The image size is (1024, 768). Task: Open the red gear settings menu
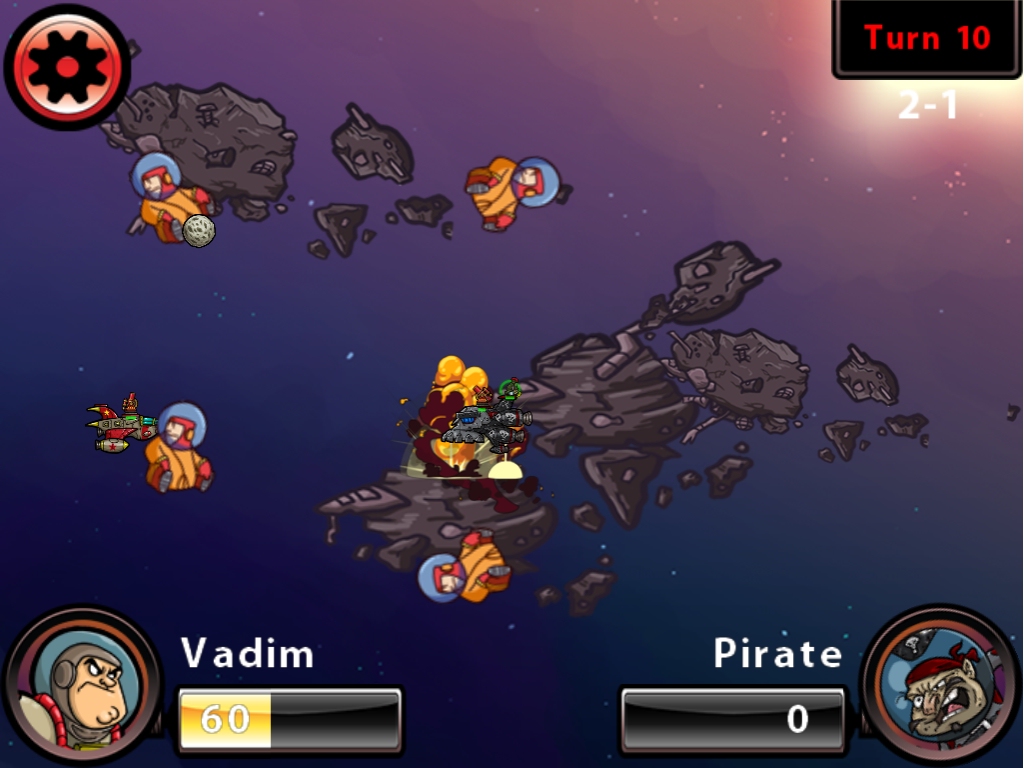(67, 66)
